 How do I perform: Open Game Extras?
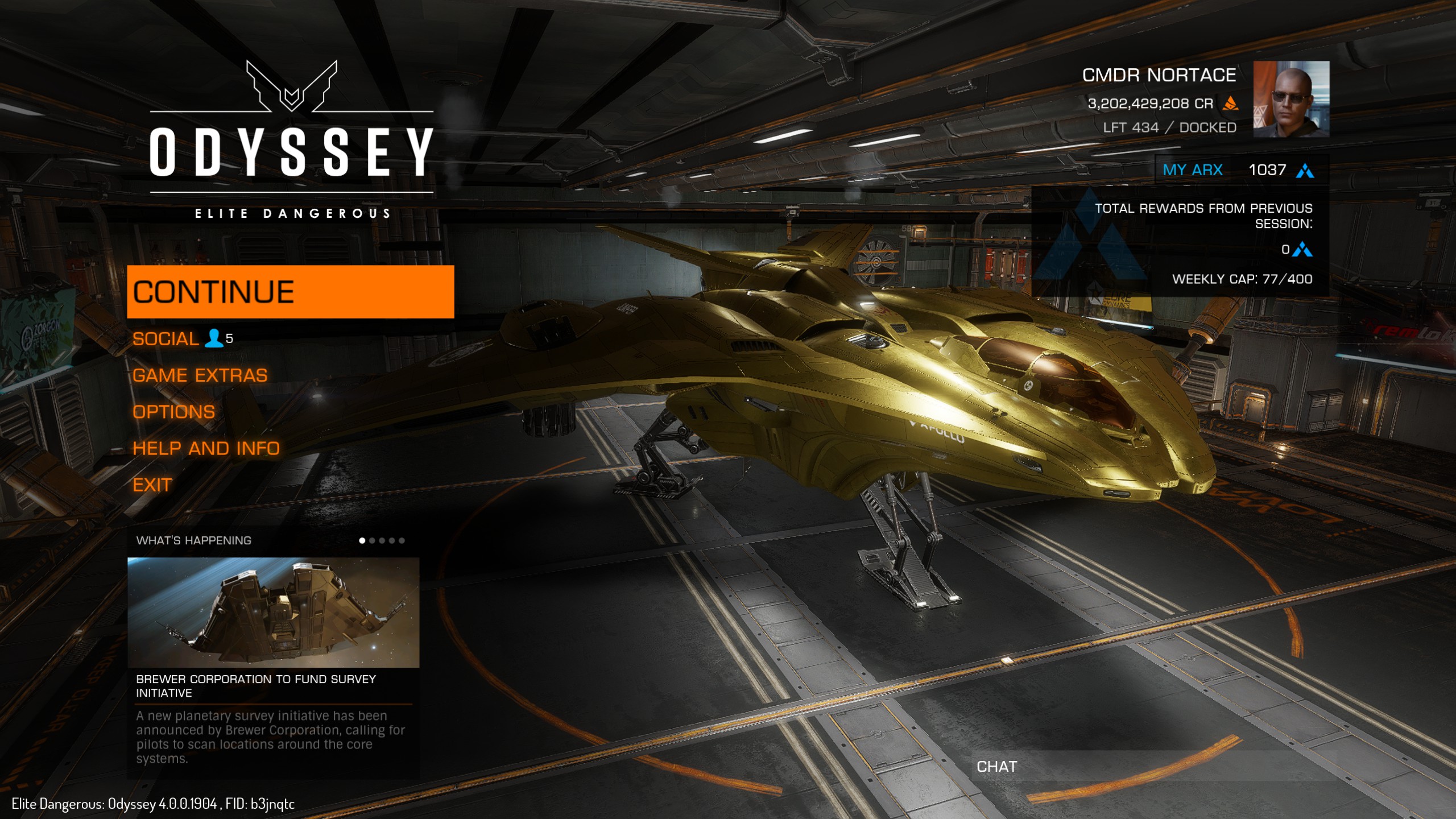point(200,375)
